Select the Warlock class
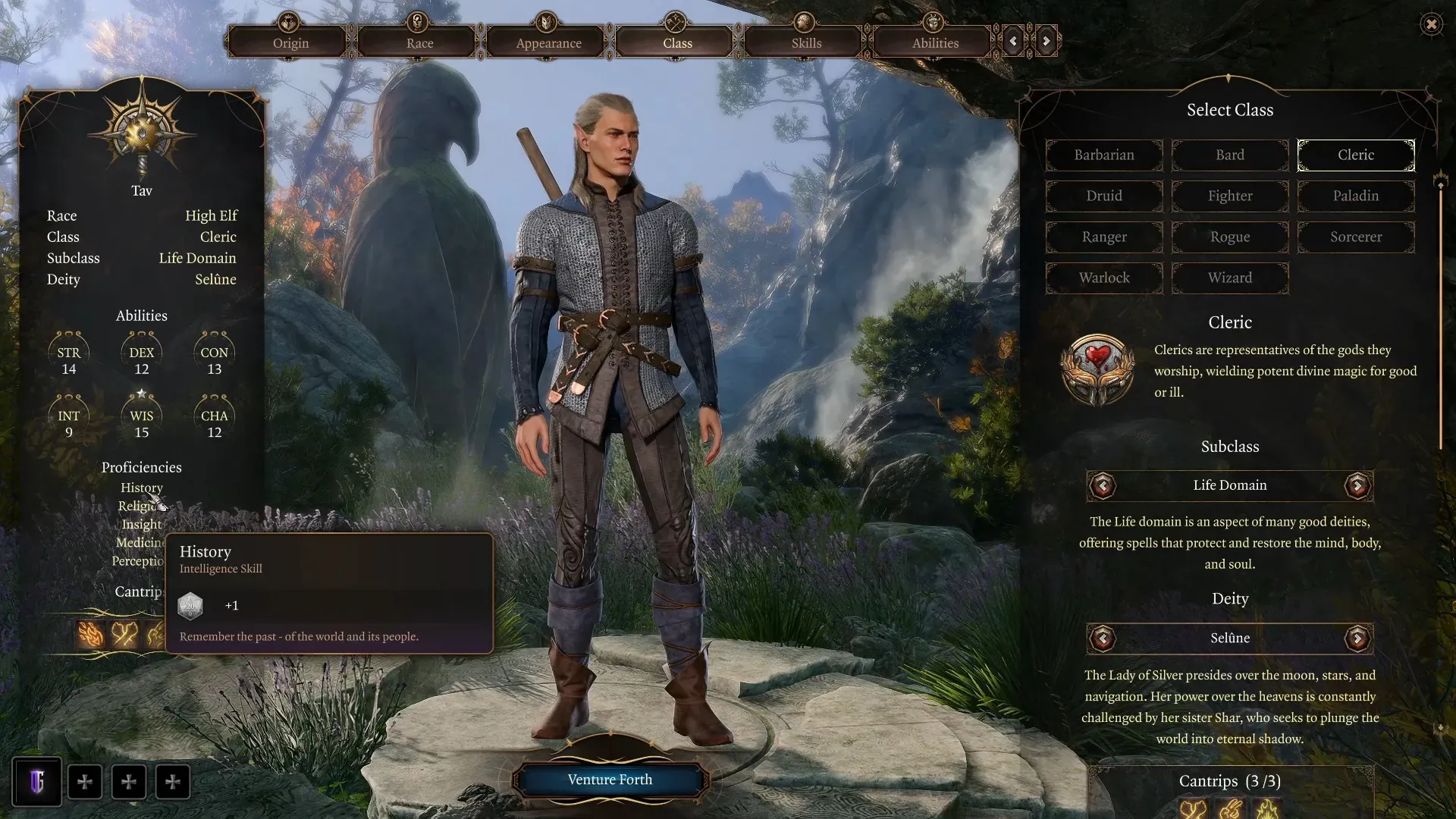1456x819 pixels. [x=1103, y=278]
